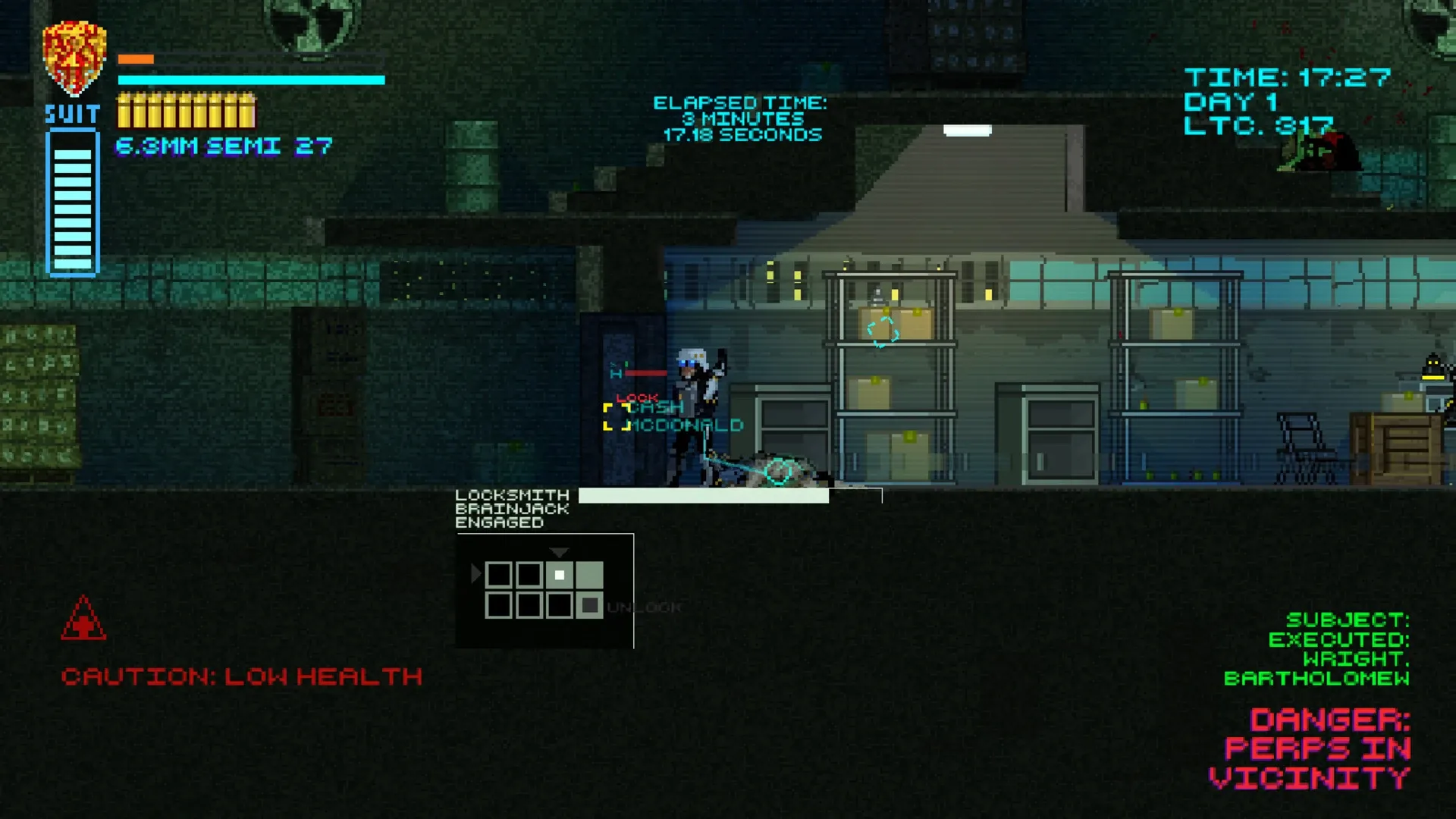Click the golden bullet ammo counter icons
Screen dimensions: 1456x819
click(x=186, y=112)
